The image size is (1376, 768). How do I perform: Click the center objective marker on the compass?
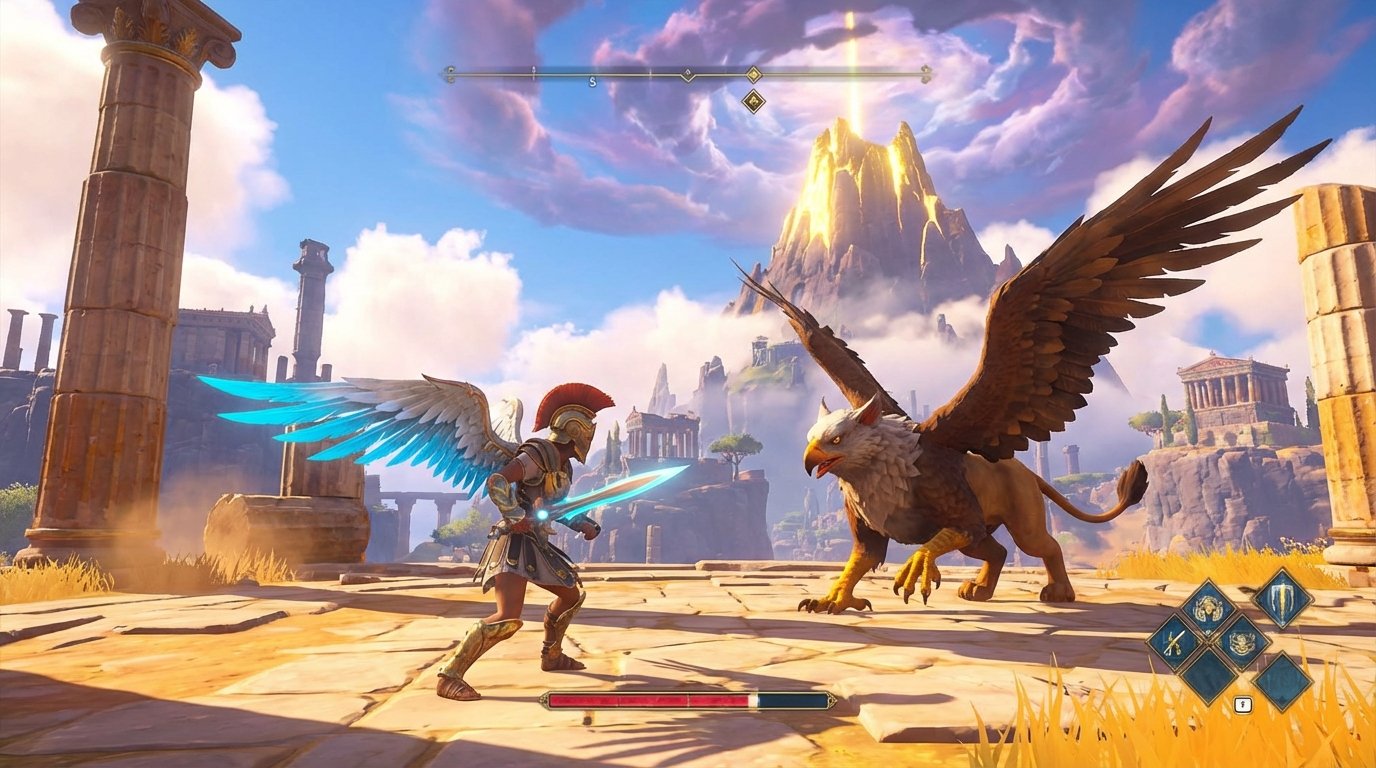tap(688, 74)
